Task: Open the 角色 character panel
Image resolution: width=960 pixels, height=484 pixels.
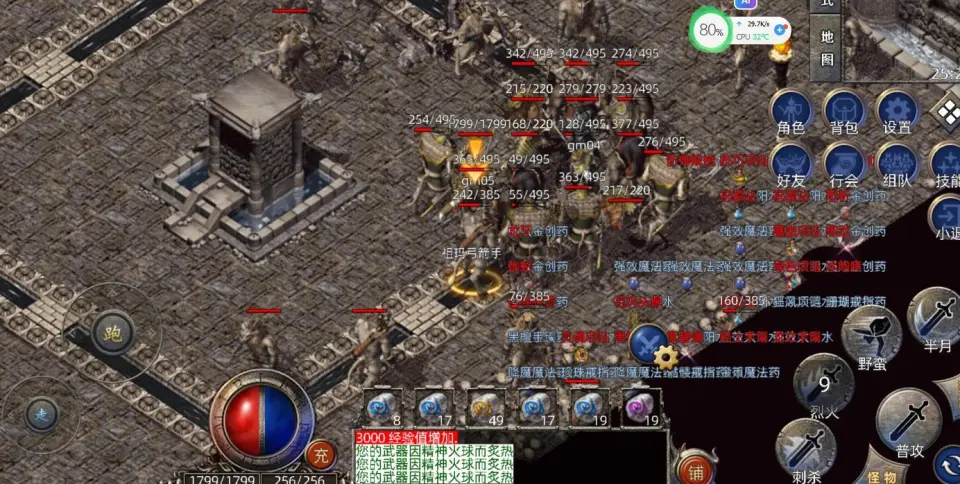Action: point(791,112)
